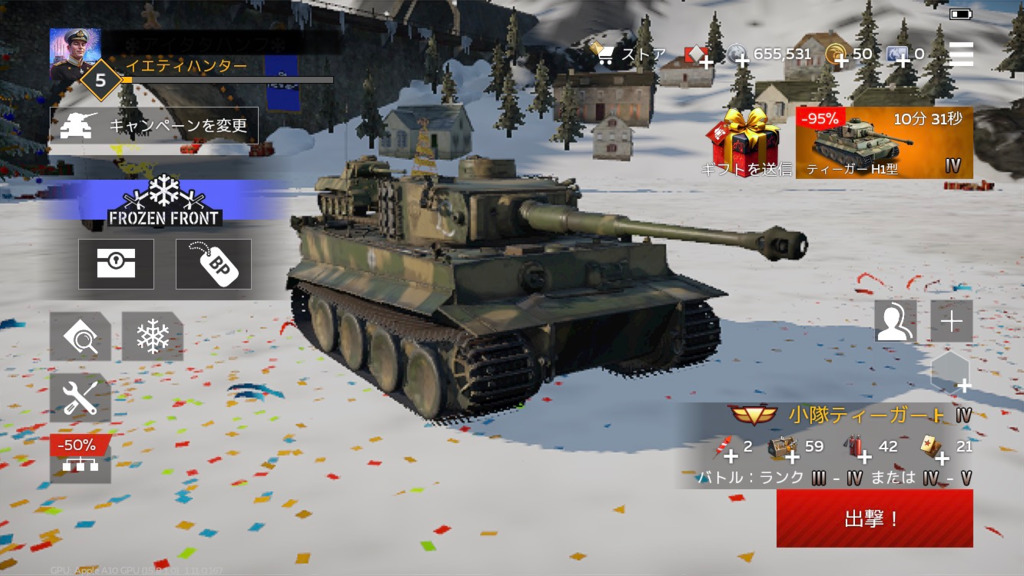Send a gift via the red present box
The image size is (1024, 576).
(x=745, y=143)
